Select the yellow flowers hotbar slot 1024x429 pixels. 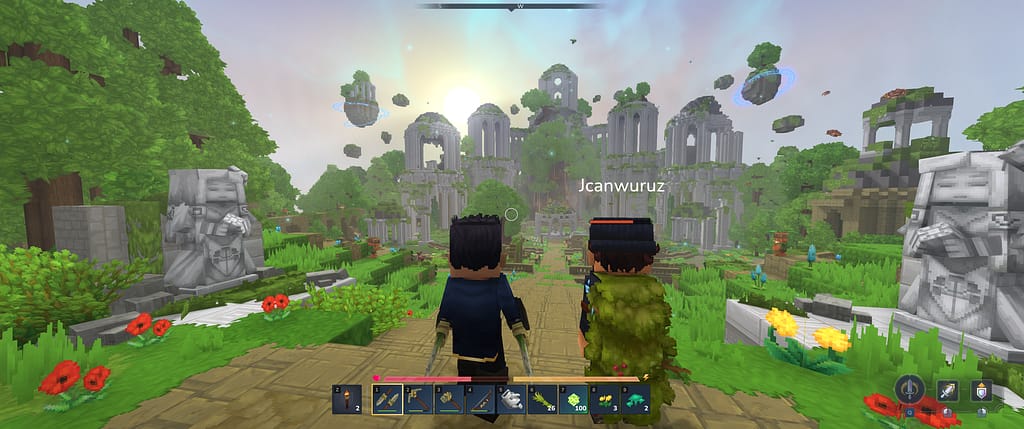tap(604, 398)
